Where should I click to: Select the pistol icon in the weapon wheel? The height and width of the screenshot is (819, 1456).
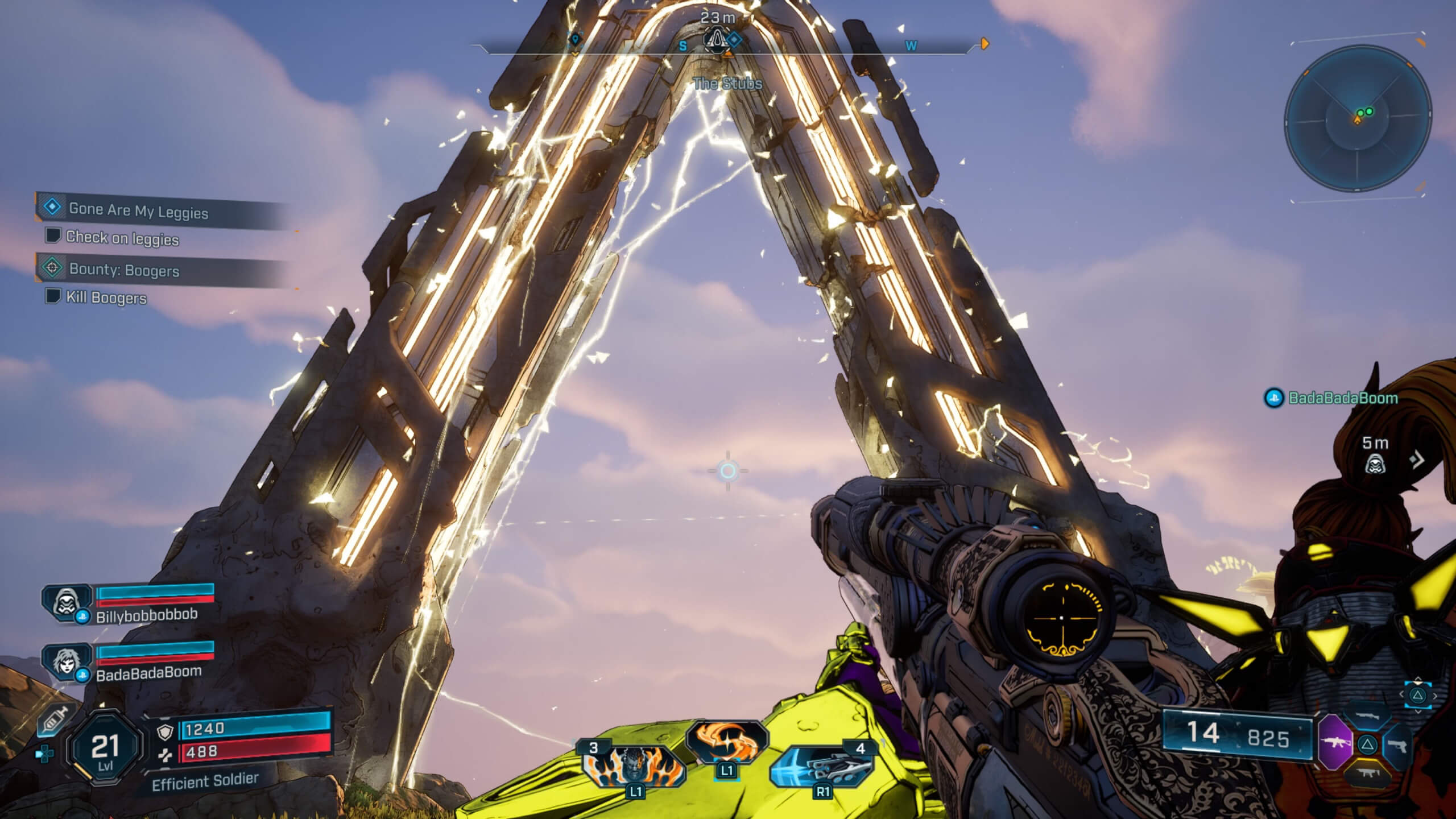pyautogui.click(x=1398, y=746)
